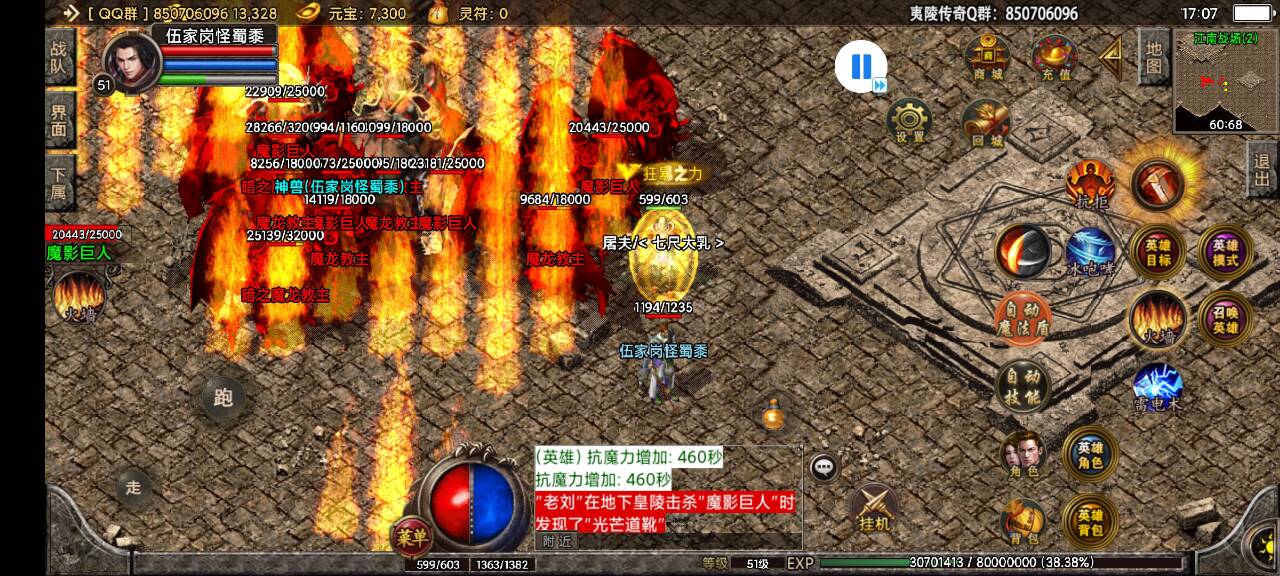The height and width of the screenshot is (576, 1280).
Task: Toggle the 自动技能 auto skill button
Action: [x=1022, y=387]
